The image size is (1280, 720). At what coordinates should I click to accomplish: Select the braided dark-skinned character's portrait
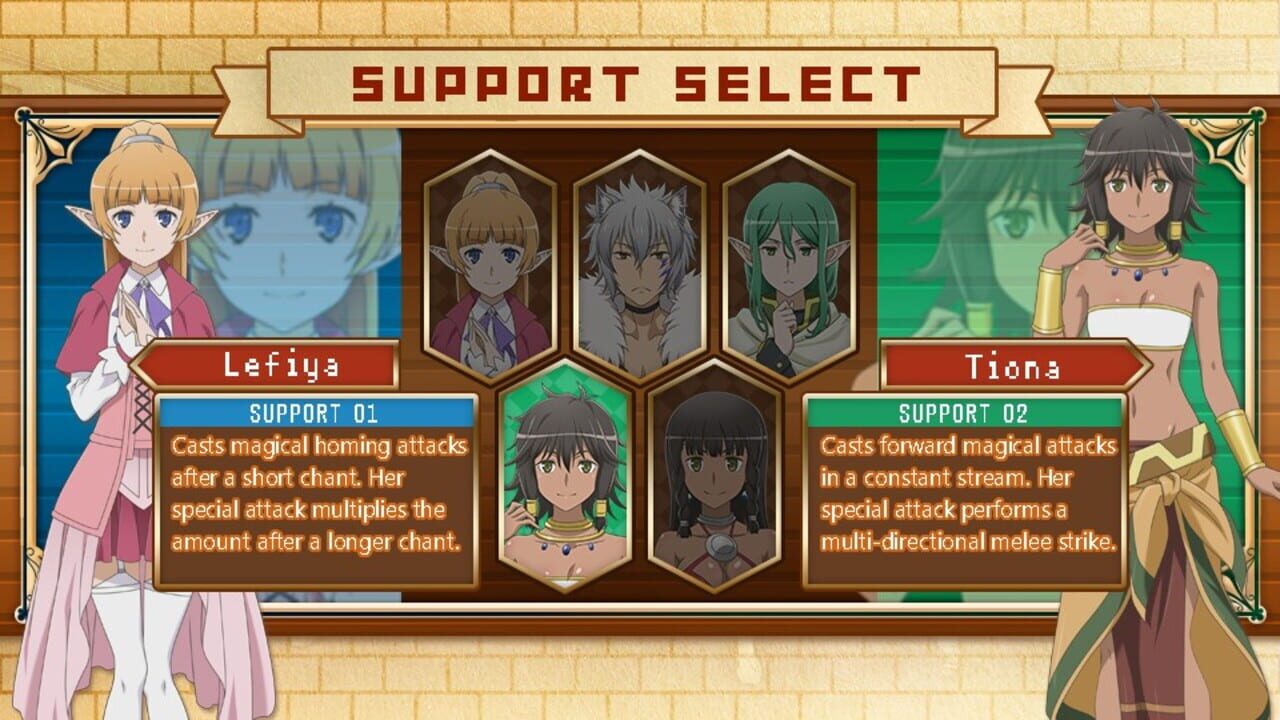coord(715,480)
